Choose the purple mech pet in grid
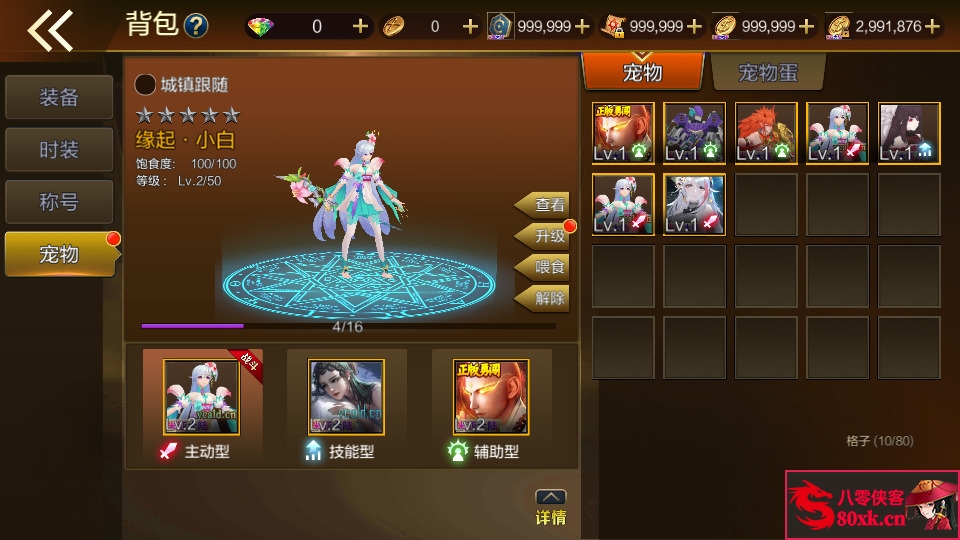The height and width of the screenshot is (540, 960). [x=695, y=133]
